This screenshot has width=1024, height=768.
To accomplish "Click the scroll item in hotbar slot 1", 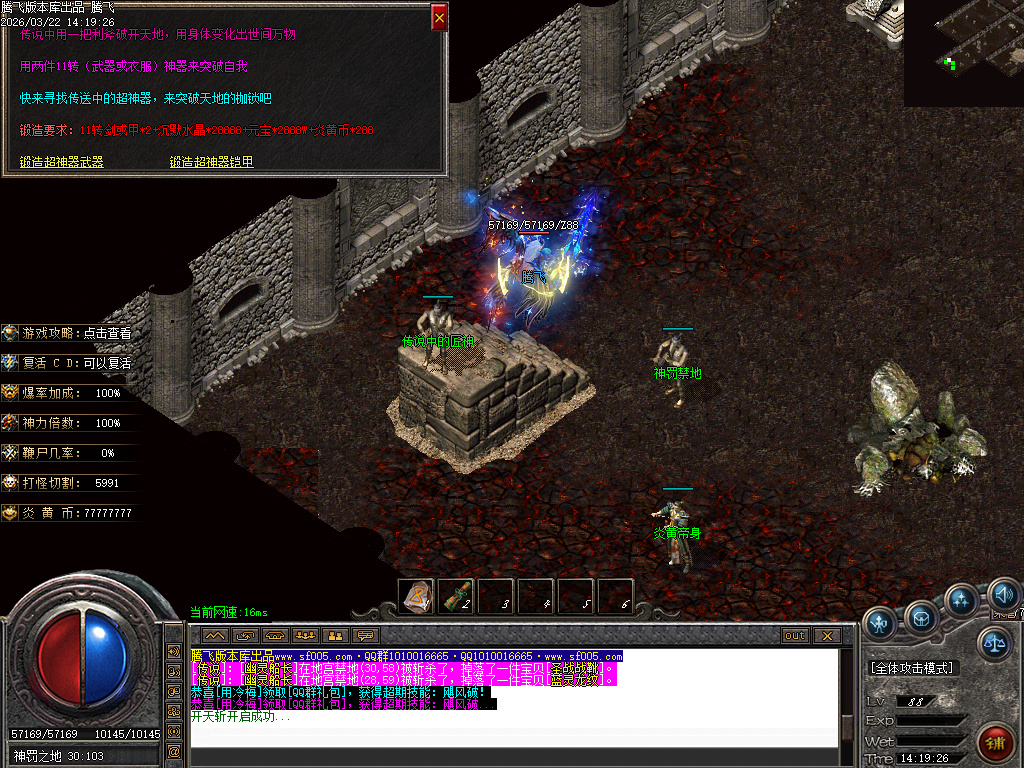I will [417, 597].
